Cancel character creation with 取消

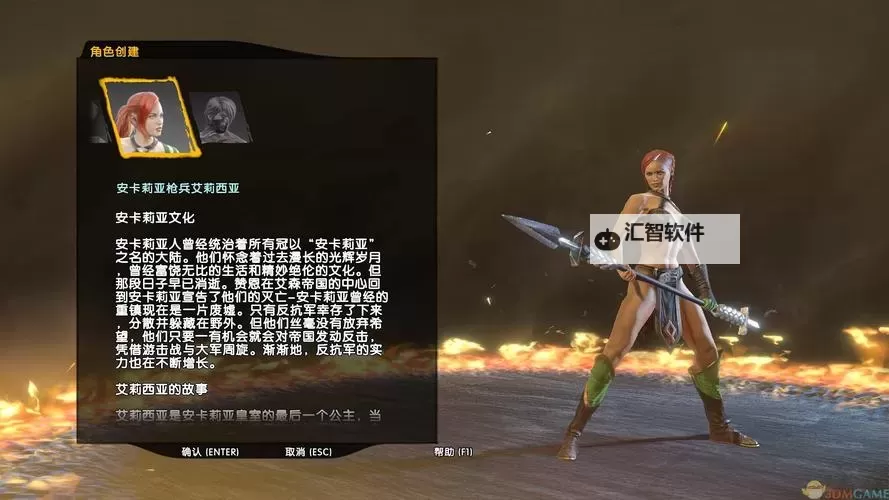tap(308, 452)
